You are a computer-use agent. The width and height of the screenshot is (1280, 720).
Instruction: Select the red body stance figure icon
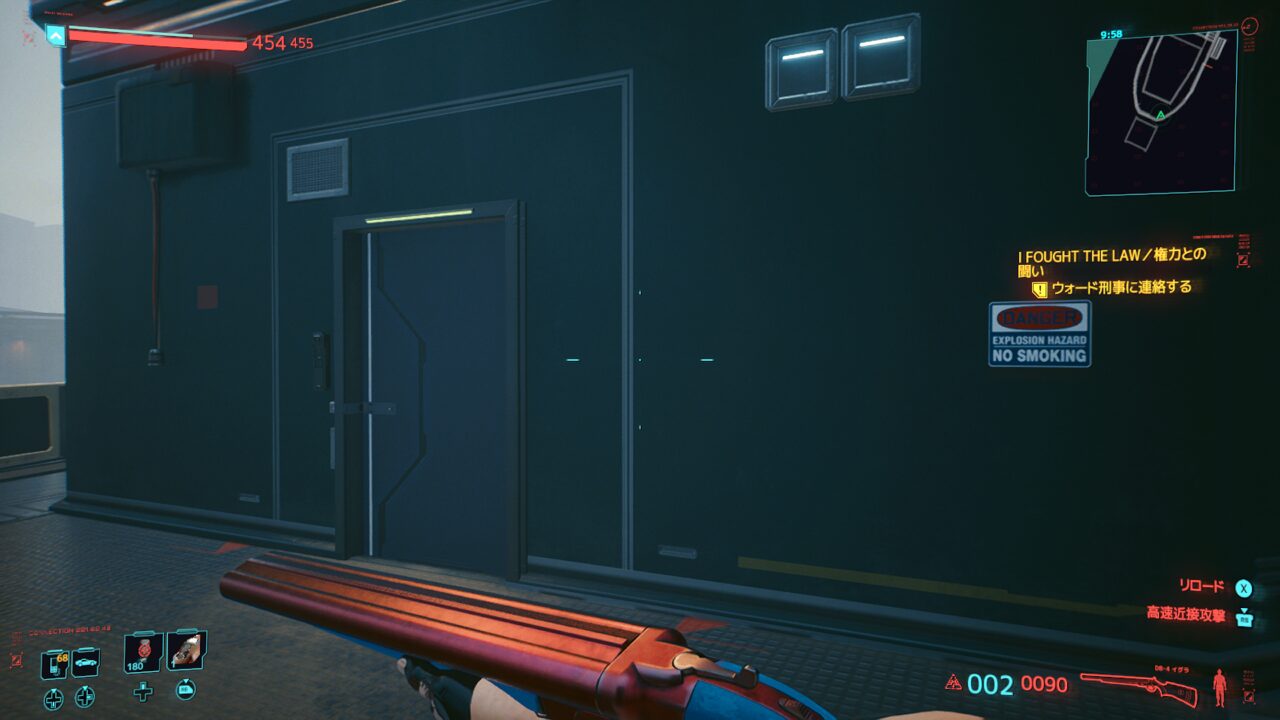tap(1219, 686)
